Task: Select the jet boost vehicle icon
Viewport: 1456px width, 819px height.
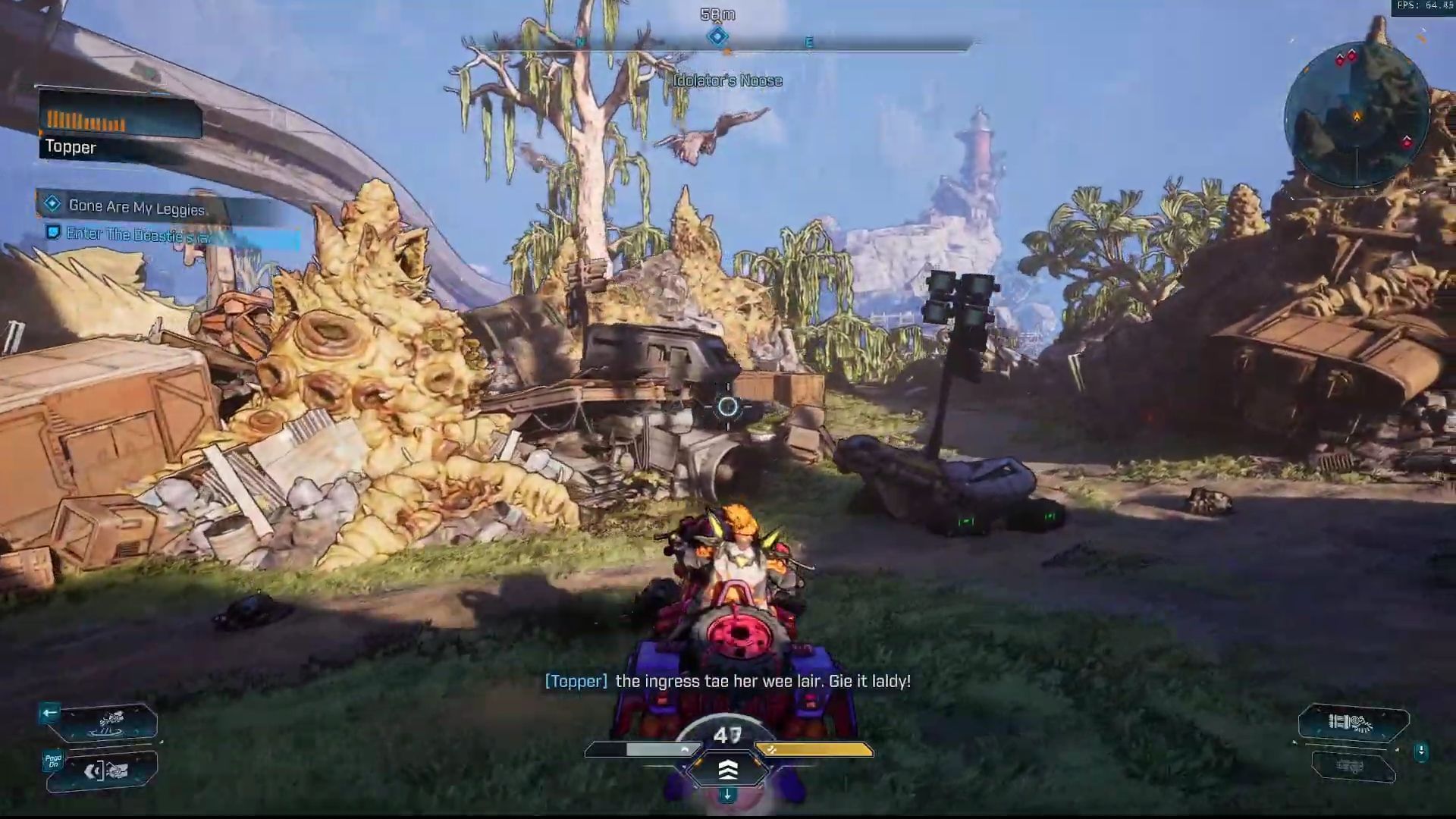Action: pos(111,720)
